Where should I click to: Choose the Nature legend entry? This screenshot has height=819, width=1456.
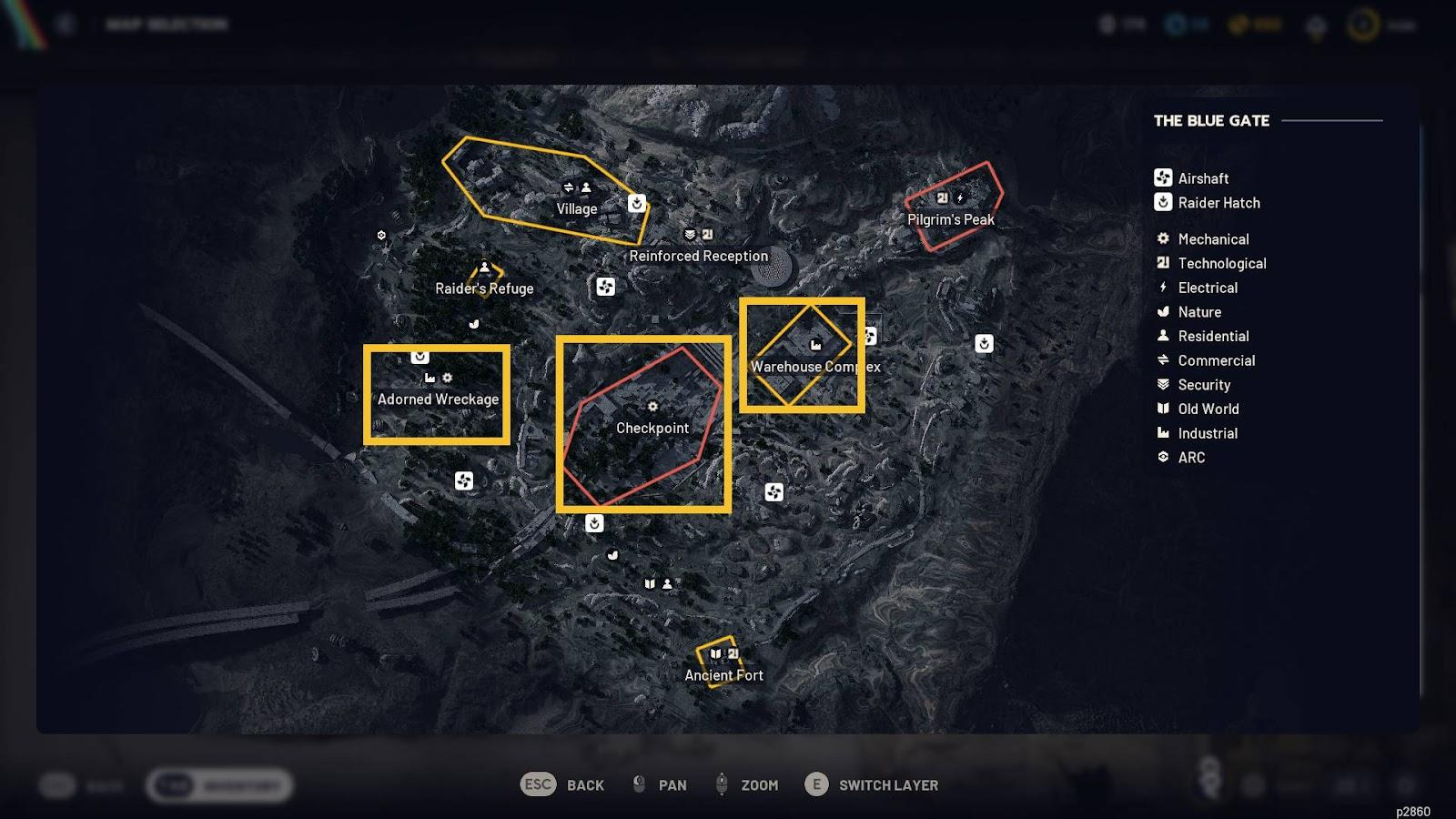[x=1198, y=312]
